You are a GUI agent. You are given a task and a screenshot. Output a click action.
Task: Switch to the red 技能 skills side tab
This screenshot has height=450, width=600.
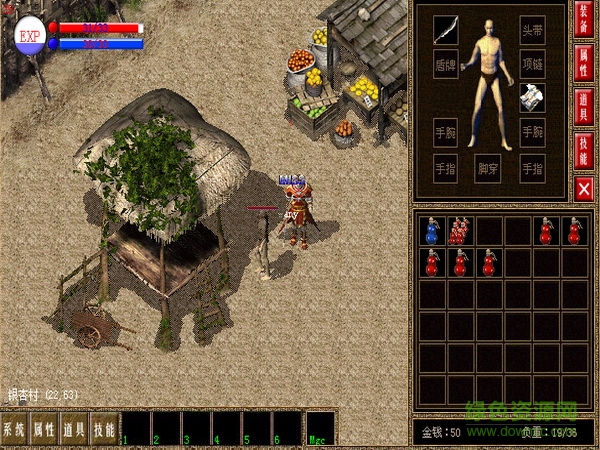click(x=584, y=150)
